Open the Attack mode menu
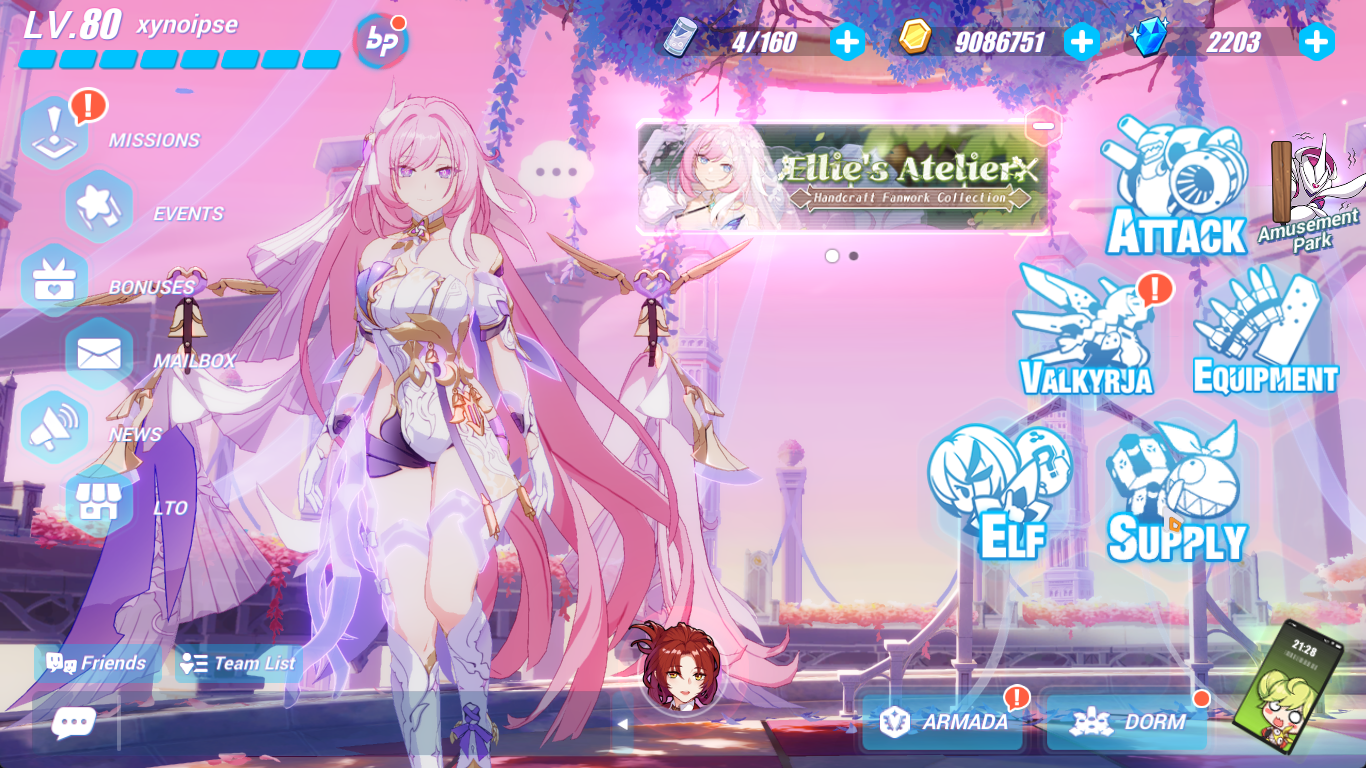 [1175, 185]
